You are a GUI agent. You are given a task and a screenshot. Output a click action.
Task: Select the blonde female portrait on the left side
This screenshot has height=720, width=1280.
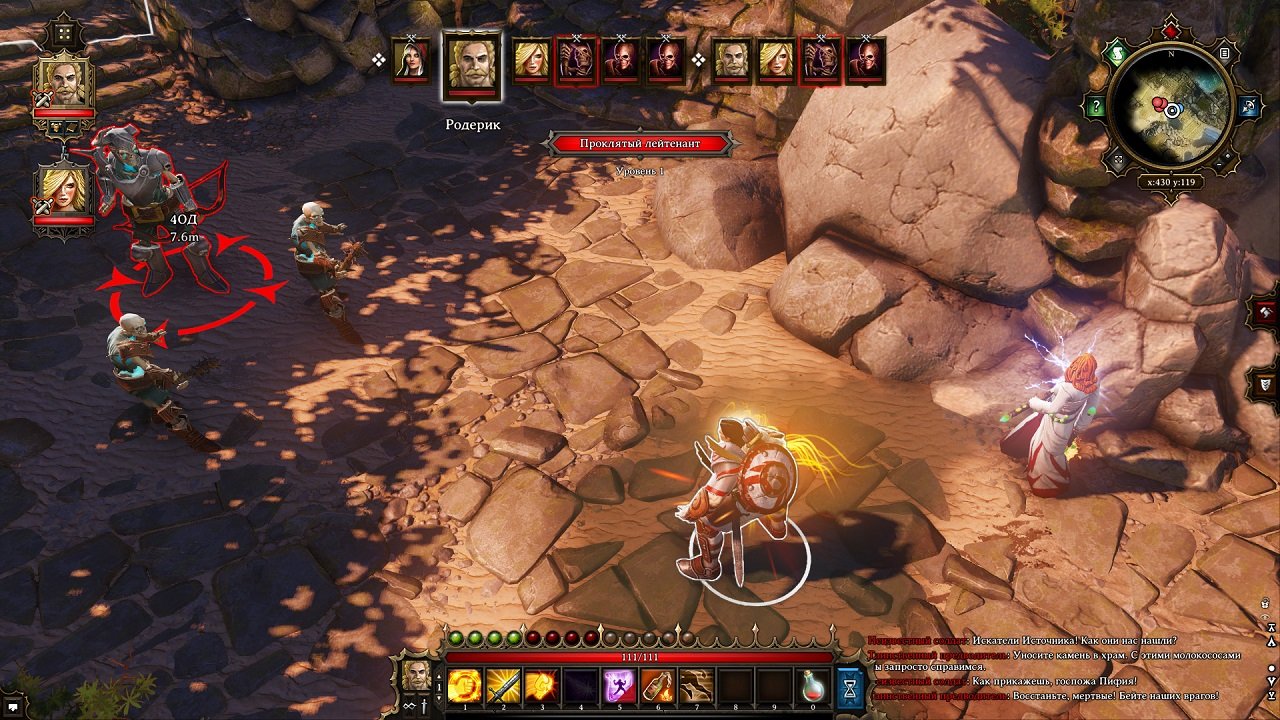point(62,190)
